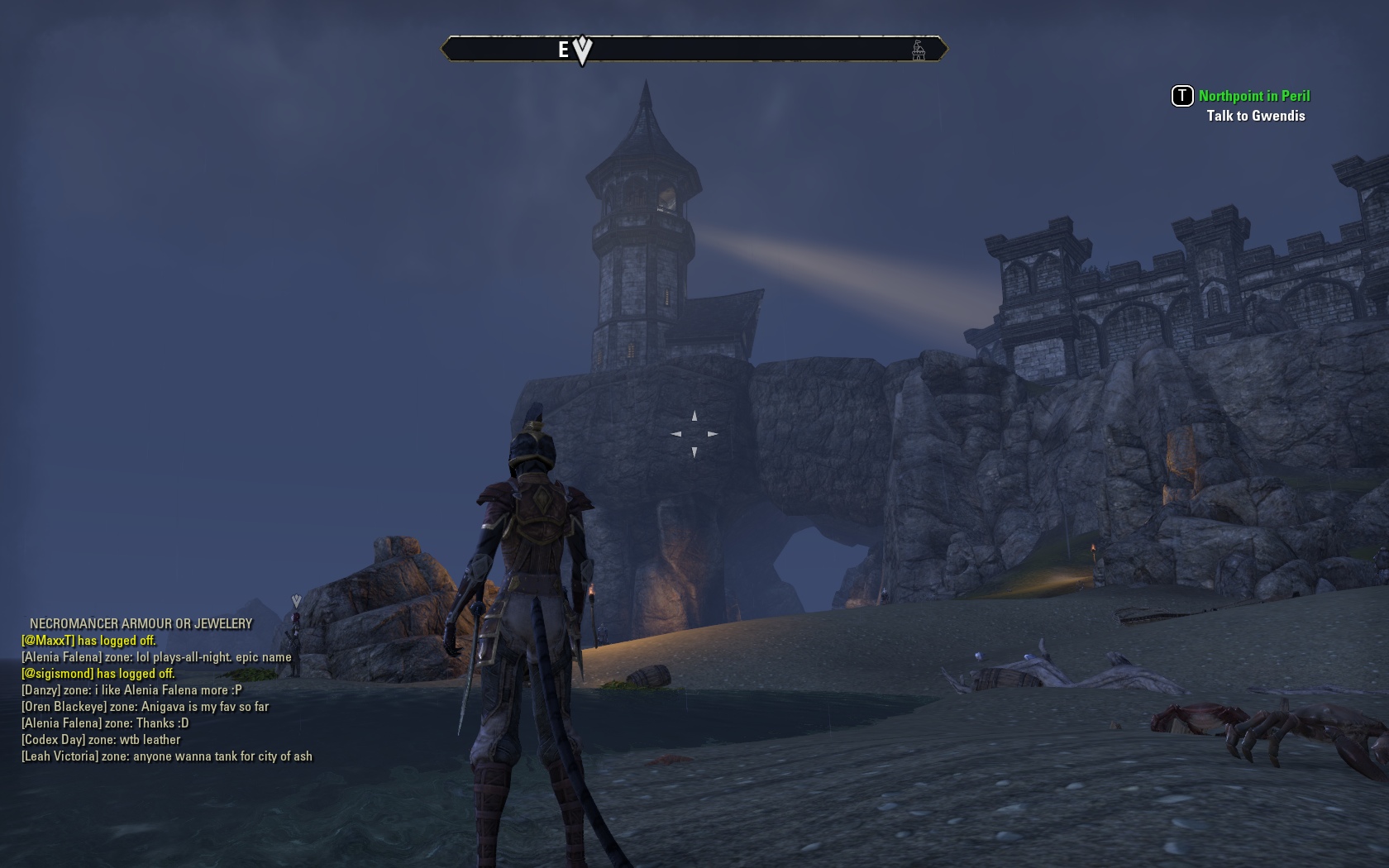Click Danzy's player name in chat
This screenshot has height=868, width=1389.
41,690
